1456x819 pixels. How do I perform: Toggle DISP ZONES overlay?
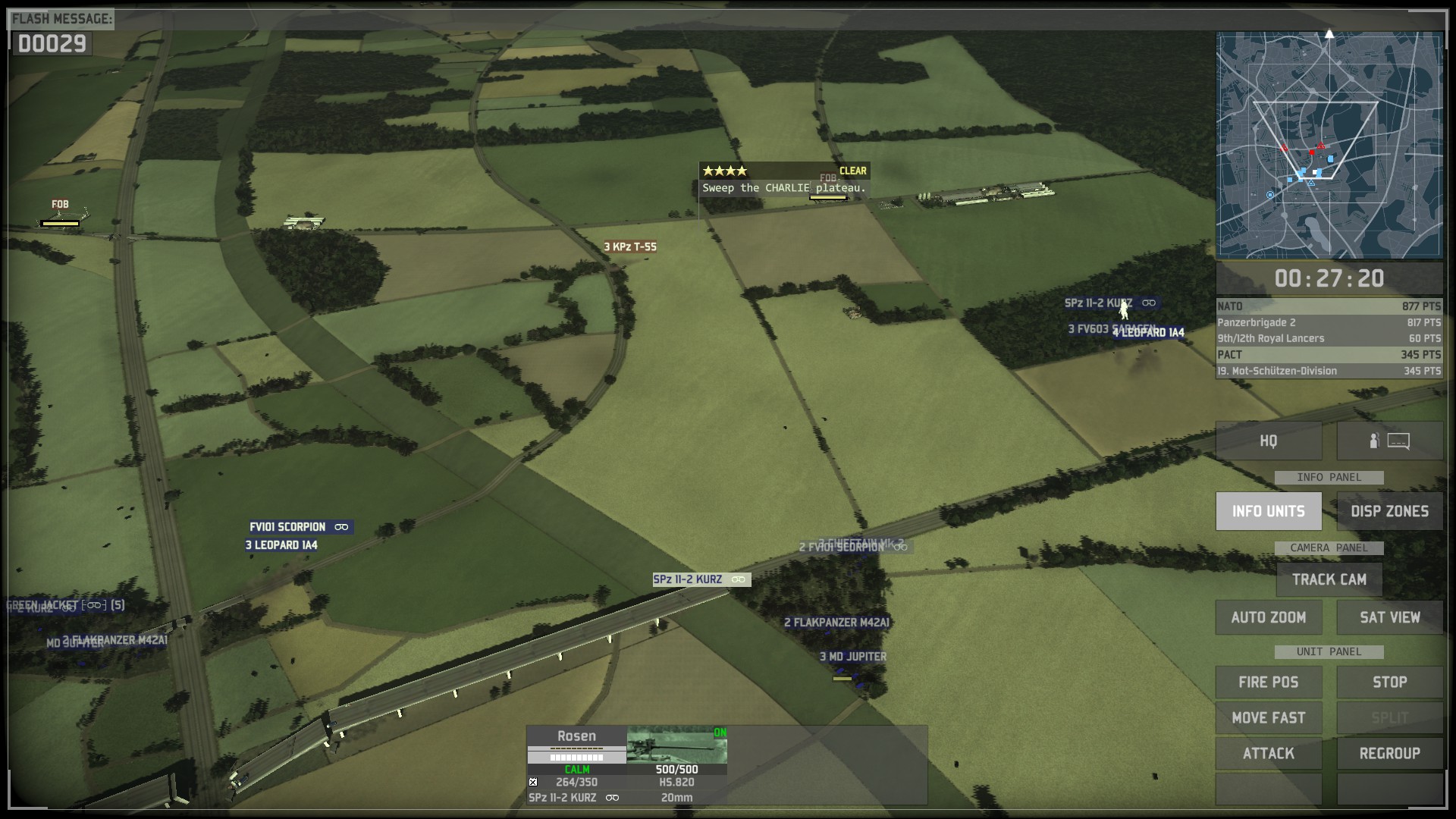pos(1389,511)
